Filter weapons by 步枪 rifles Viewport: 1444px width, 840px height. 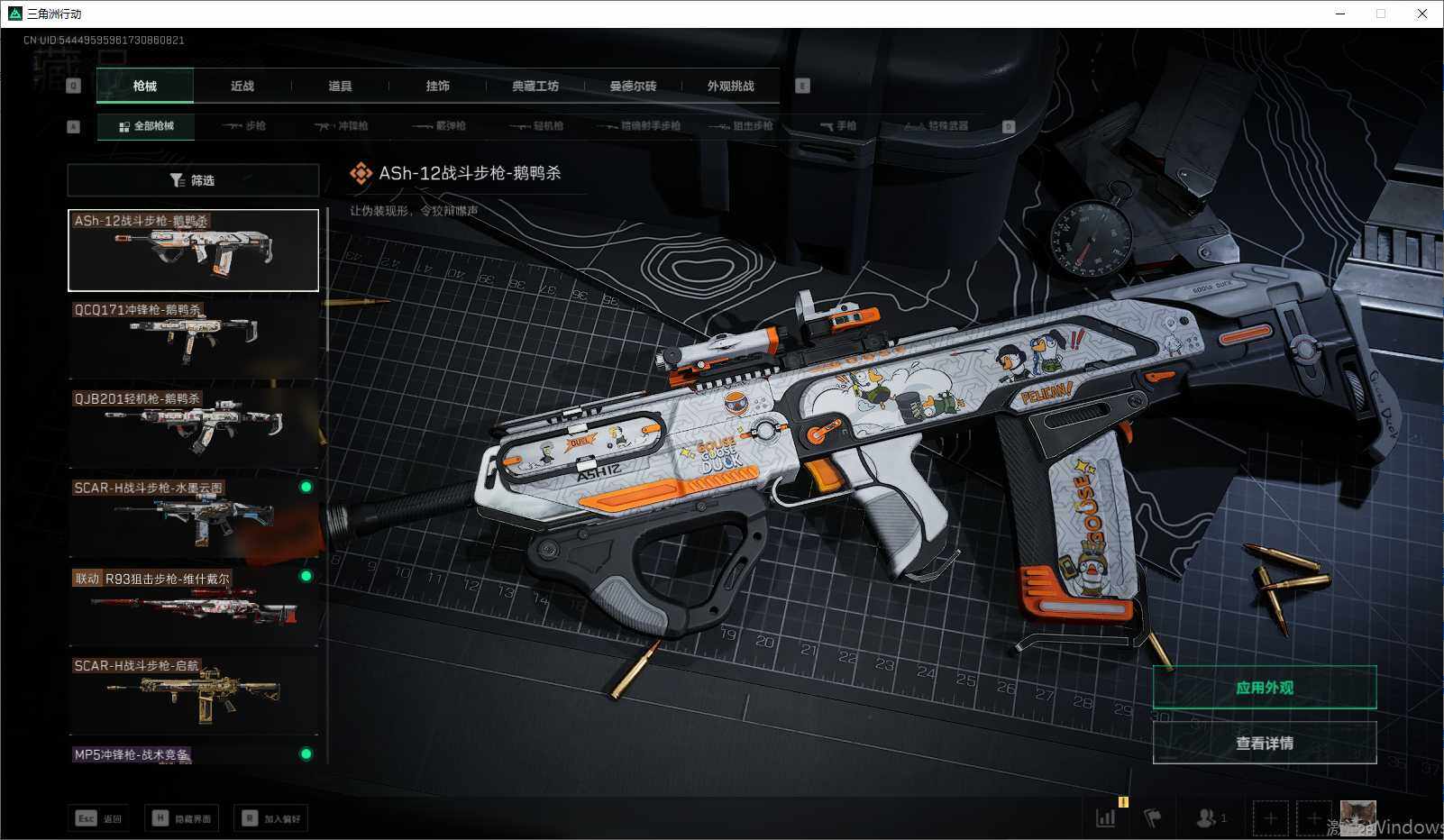click(245, 126)
